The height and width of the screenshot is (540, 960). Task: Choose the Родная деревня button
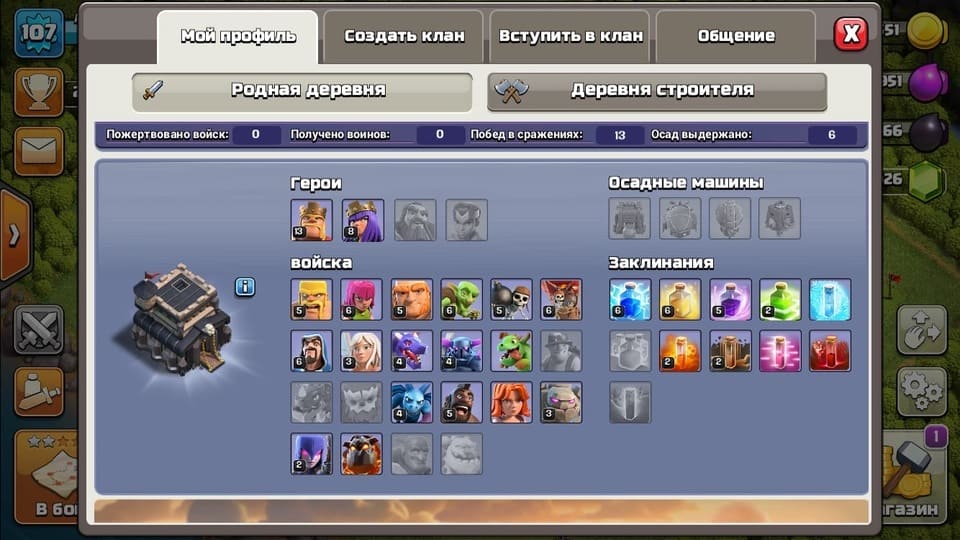click(x=302, y=91)
